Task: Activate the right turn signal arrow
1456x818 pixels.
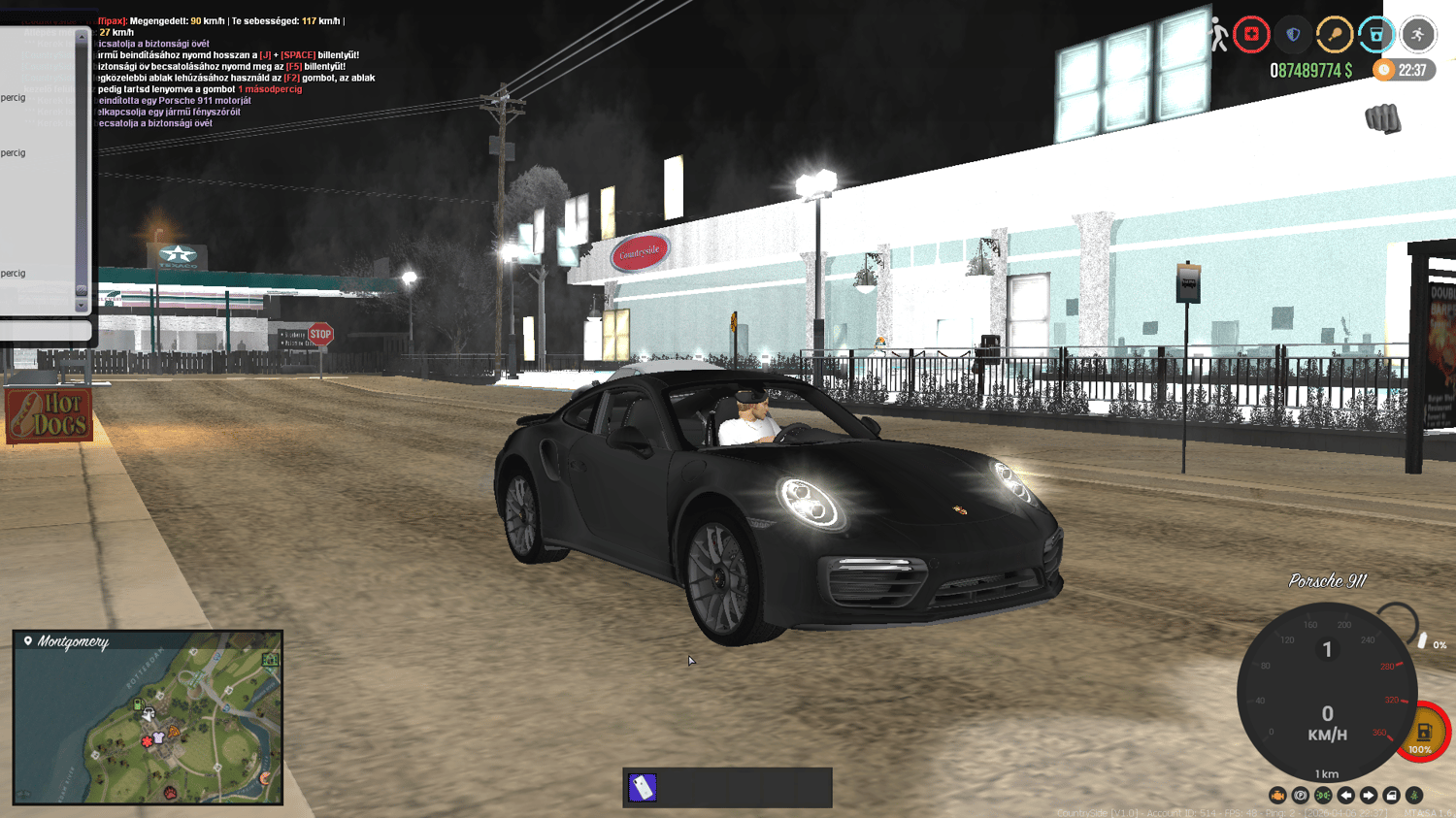Action: [x=1369, y=796]
